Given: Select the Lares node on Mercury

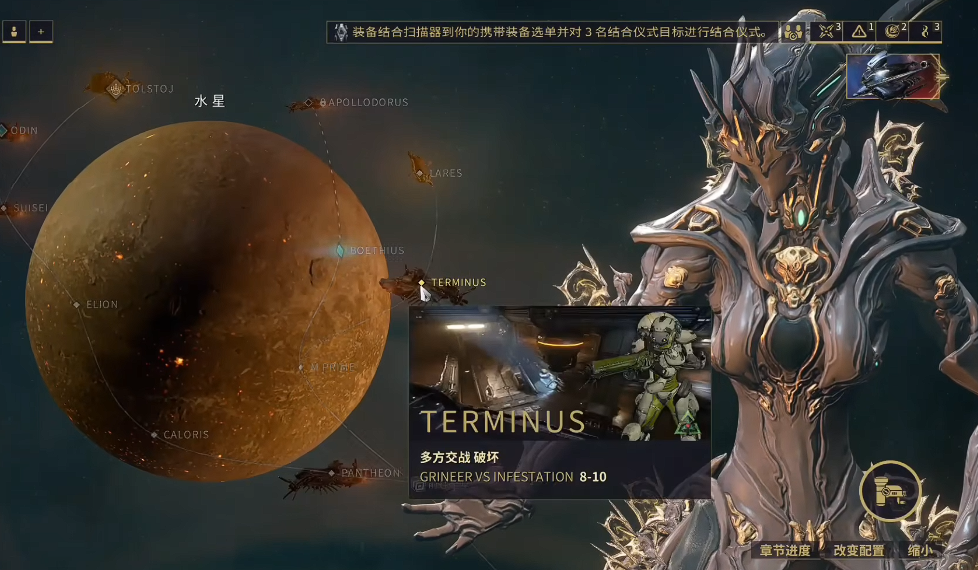Looking at the screenshot, I should point(423,173).
